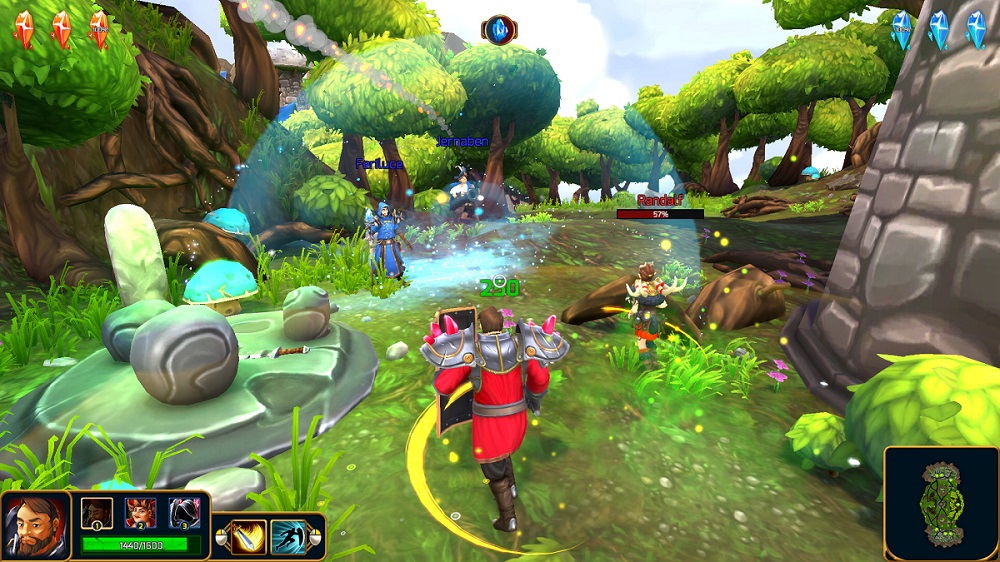Choose the dark hooded hero in slot 3
Image resolution: width=1000 pixels, height=562 pixels.
click(184, 512)
